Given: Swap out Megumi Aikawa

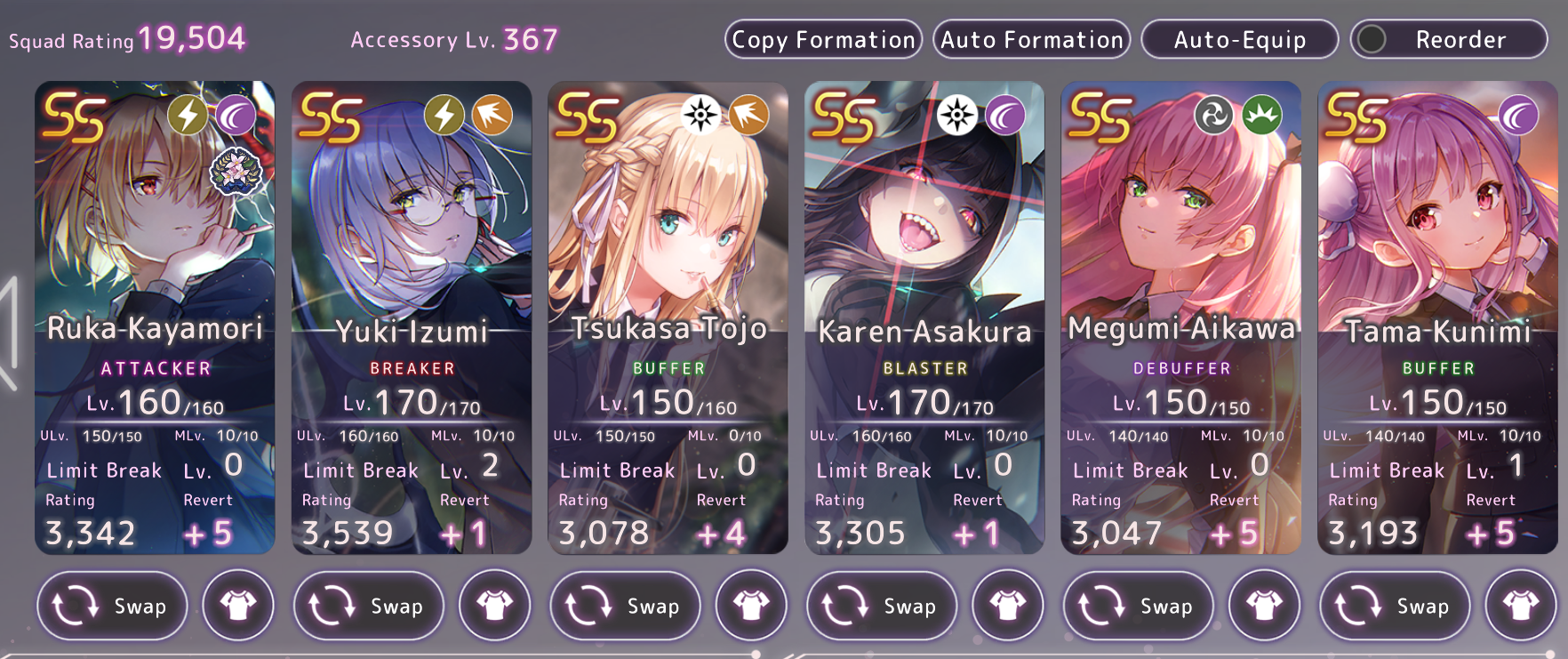Looking at the screenshot, I should [1139, 606].
